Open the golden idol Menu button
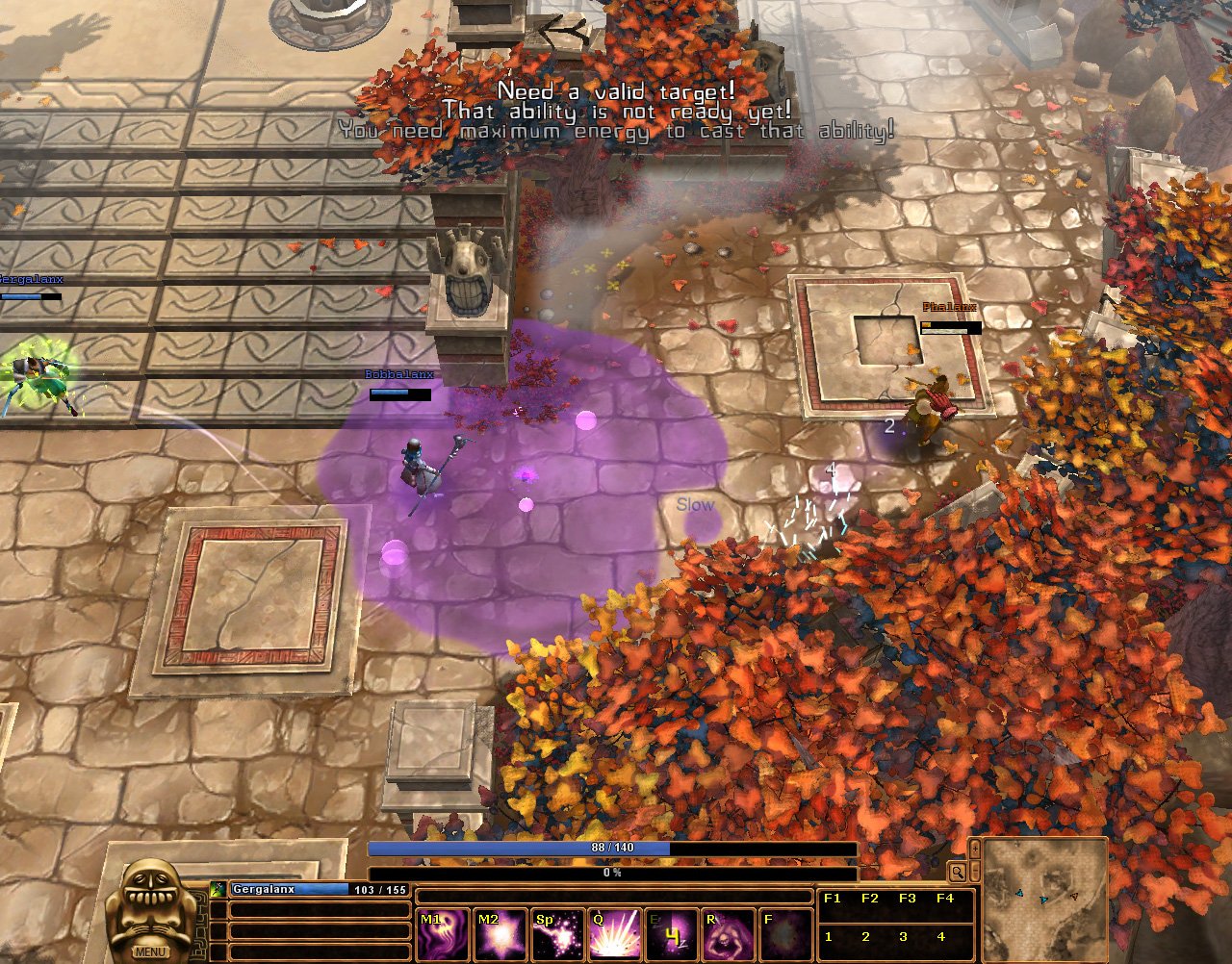1232x964 pixels. [x=150, y=951]
